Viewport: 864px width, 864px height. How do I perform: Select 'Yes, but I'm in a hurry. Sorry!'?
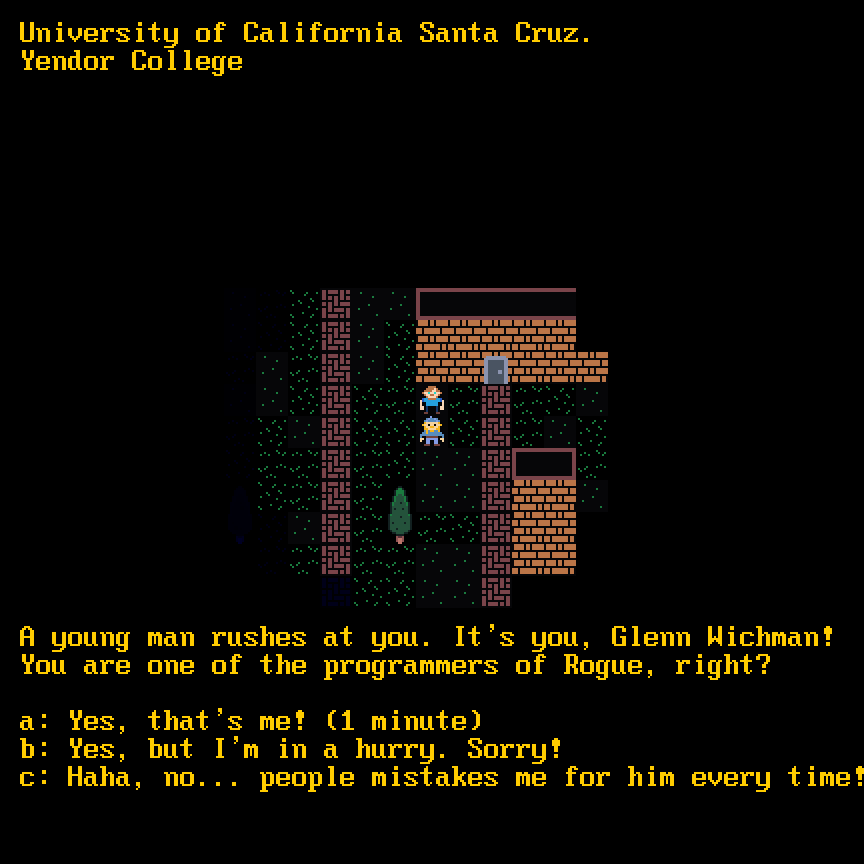[291, 749]
